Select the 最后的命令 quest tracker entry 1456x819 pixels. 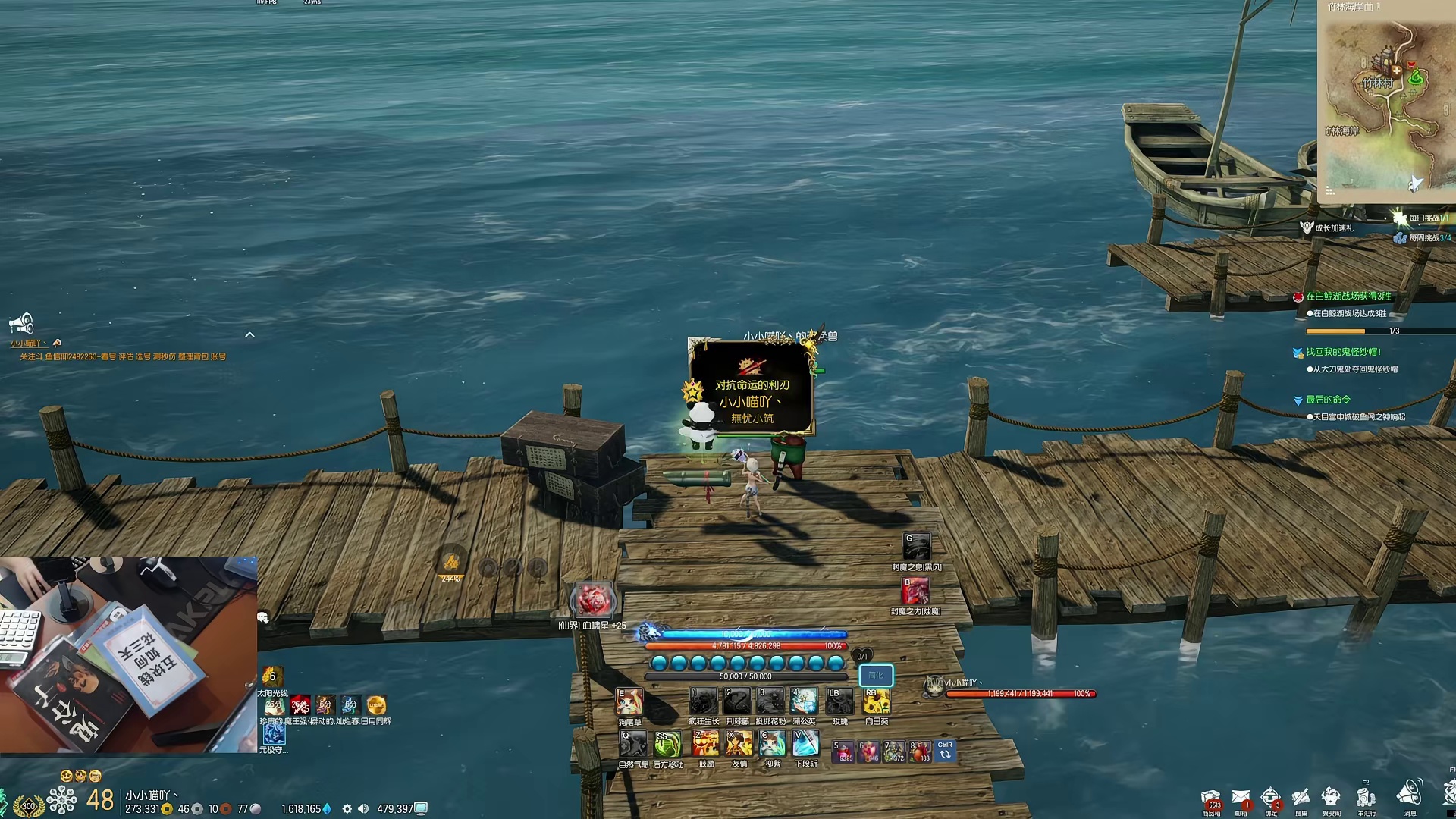point(1328,400)
